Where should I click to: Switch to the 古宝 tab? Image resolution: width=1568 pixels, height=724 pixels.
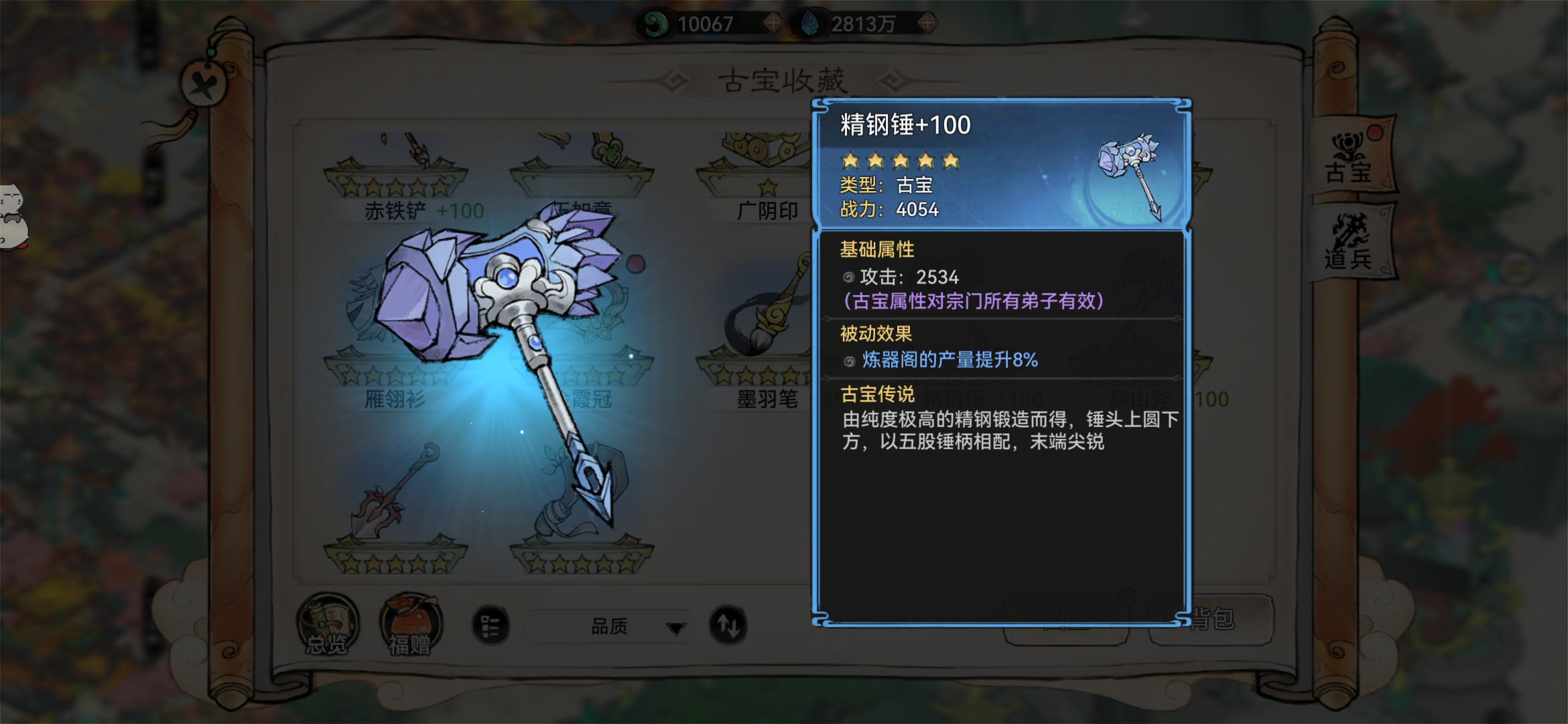(x=1350, y=158)
